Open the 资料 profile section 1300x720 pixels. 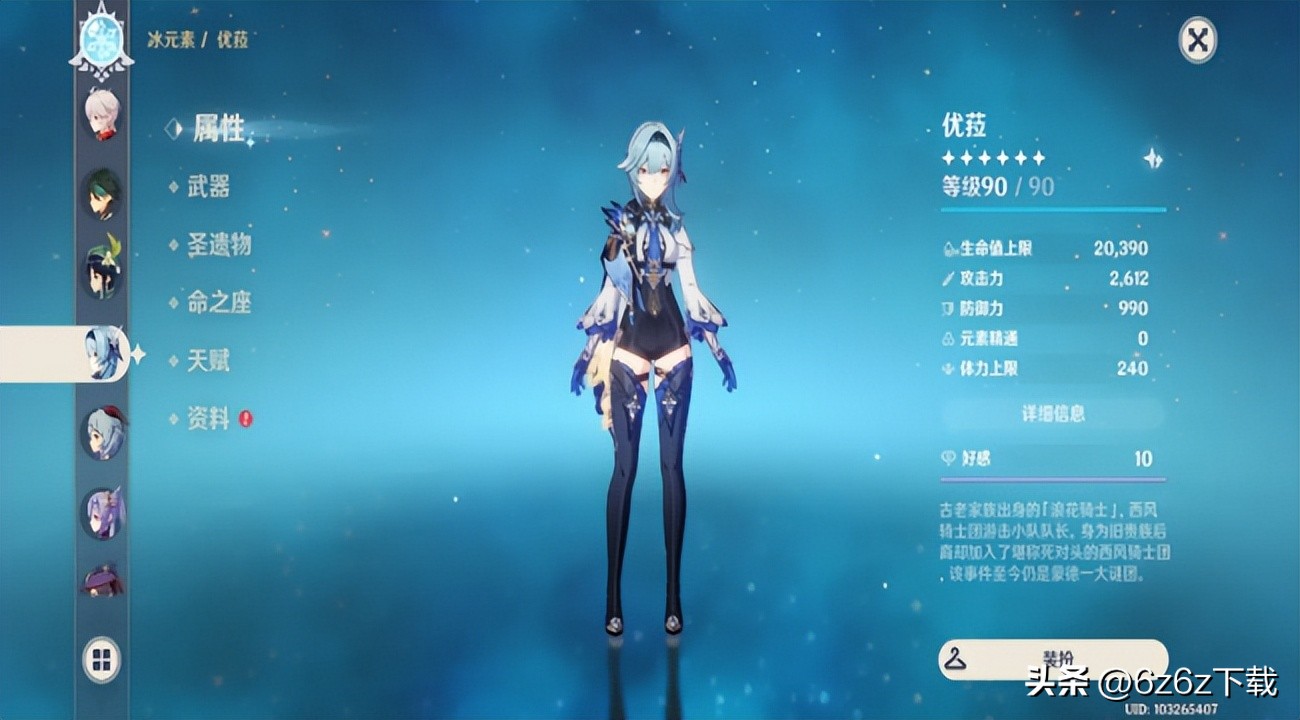(208, 419)
